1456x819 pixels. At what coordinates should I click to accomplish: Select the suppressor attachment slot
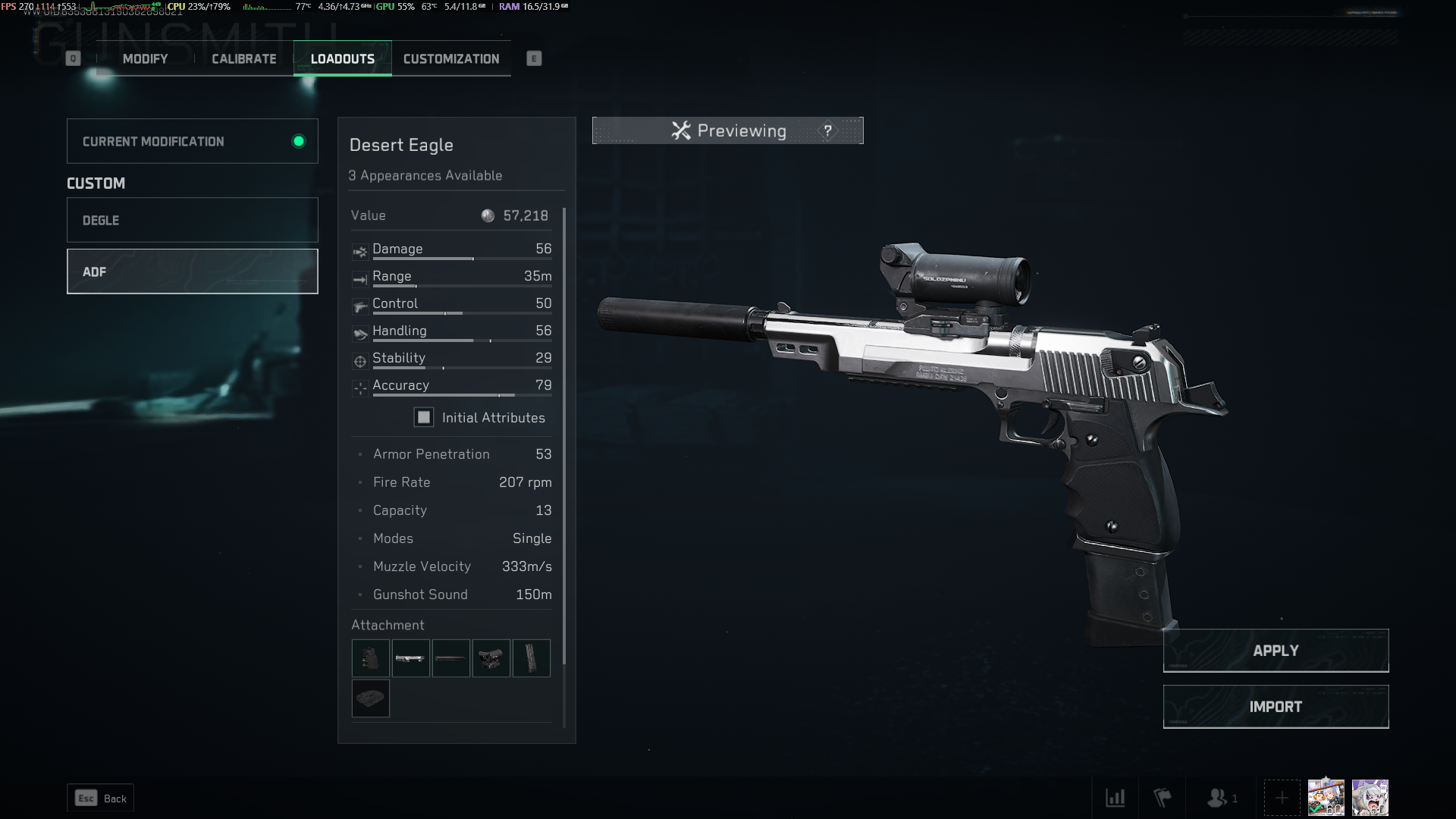[x=451, y=657]
